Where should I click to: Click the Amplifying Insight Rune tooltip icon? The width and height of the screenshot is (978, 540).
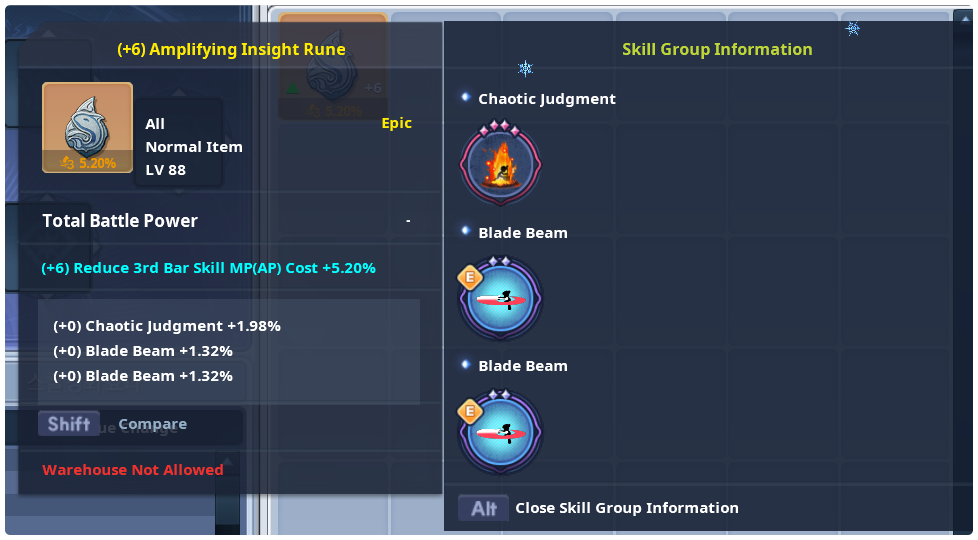tap(87, 128)
